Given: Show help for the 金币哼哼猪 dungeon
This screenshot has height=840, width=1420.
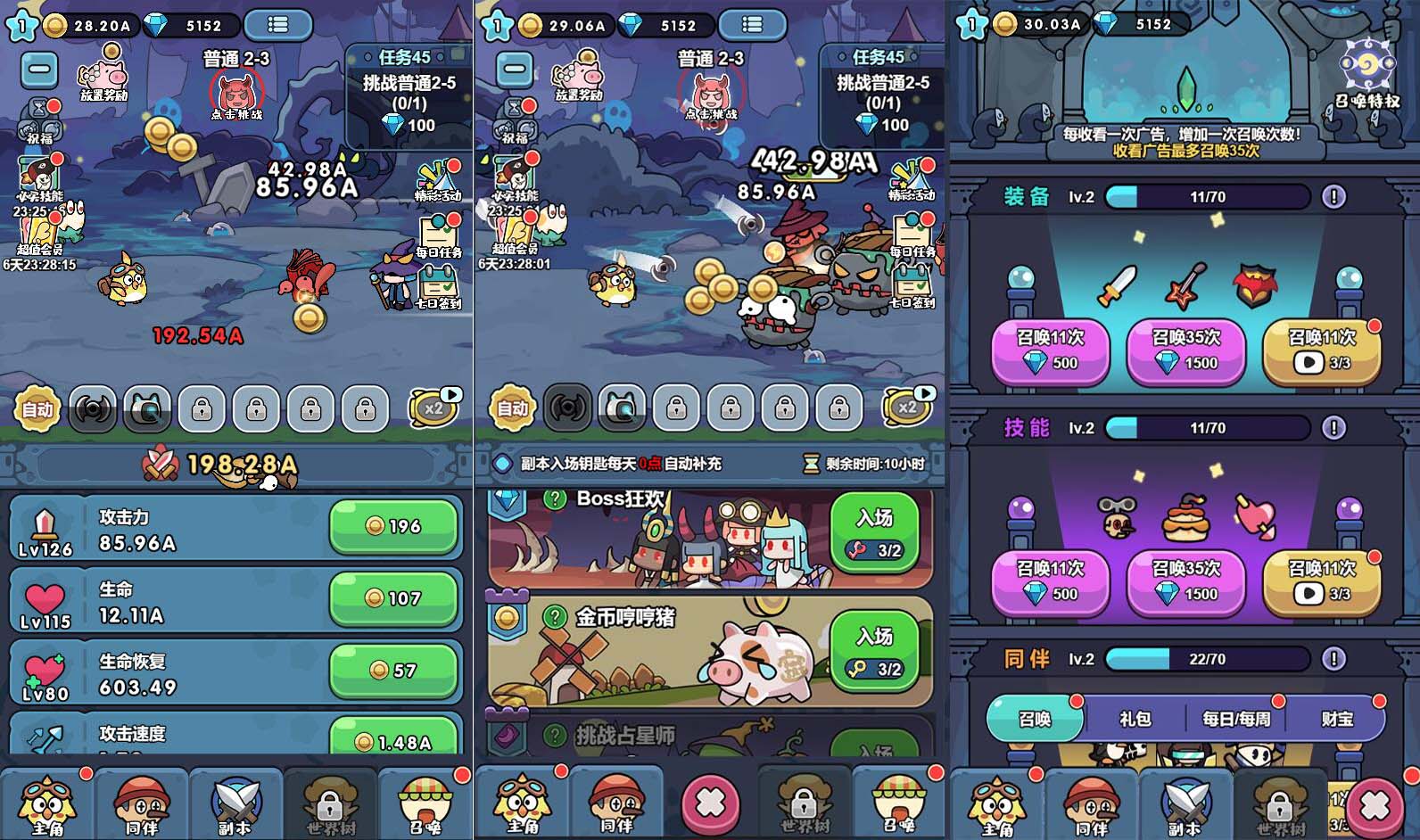Looking at the screenshot, I should pyautogui.click(x=555, y=616).
